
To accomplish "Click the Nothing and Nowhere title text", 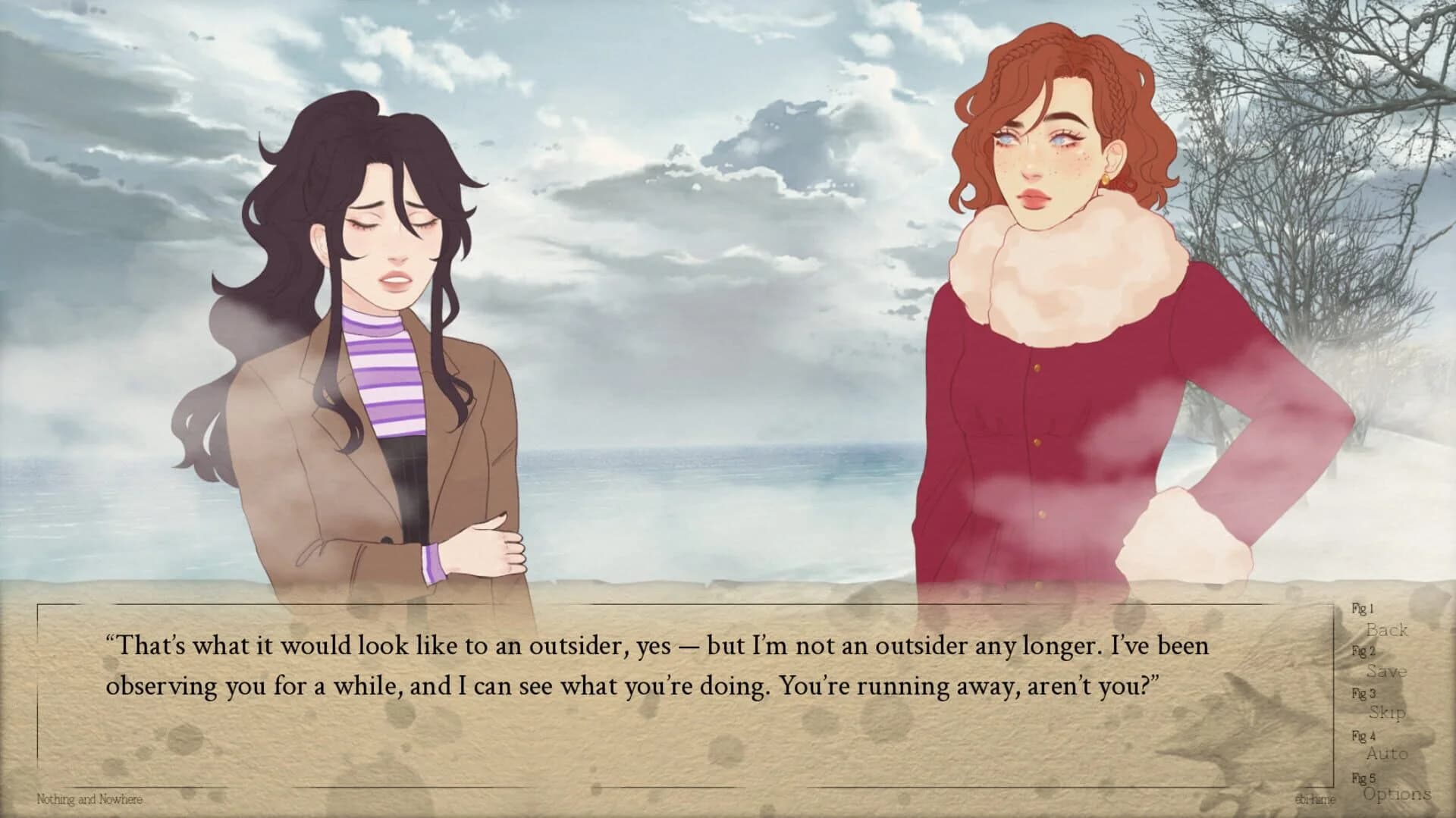I will tap(90, 800).
